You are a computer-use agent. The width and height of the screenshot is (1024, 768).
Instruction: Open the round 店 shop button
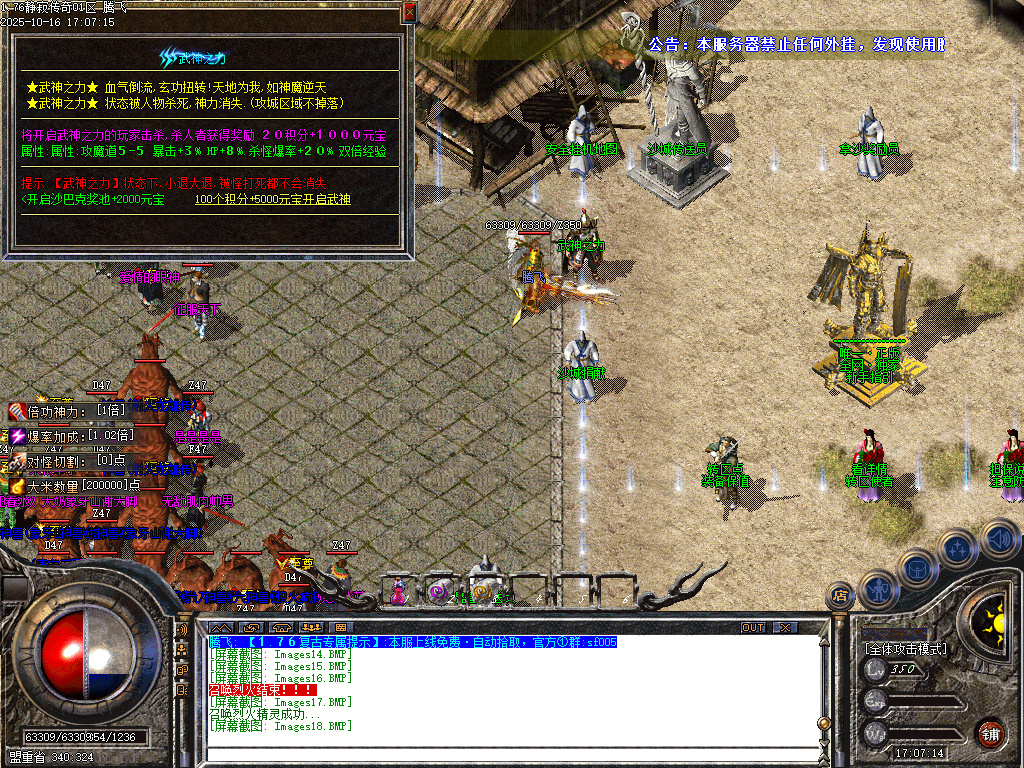click(839, 596)
